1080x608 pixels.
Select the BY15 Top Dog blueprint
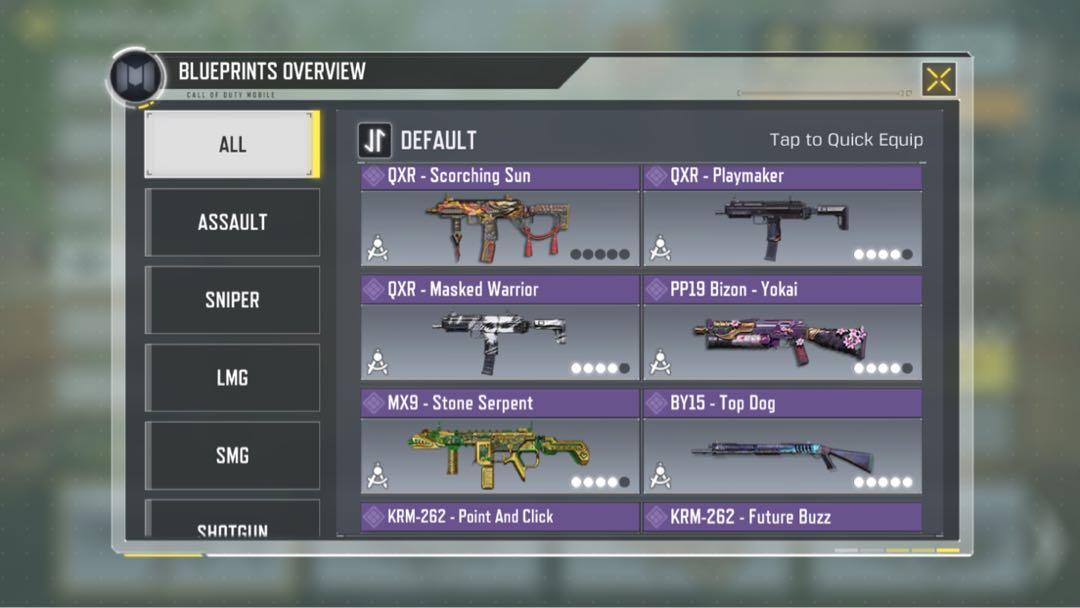(x=782, y=444)
